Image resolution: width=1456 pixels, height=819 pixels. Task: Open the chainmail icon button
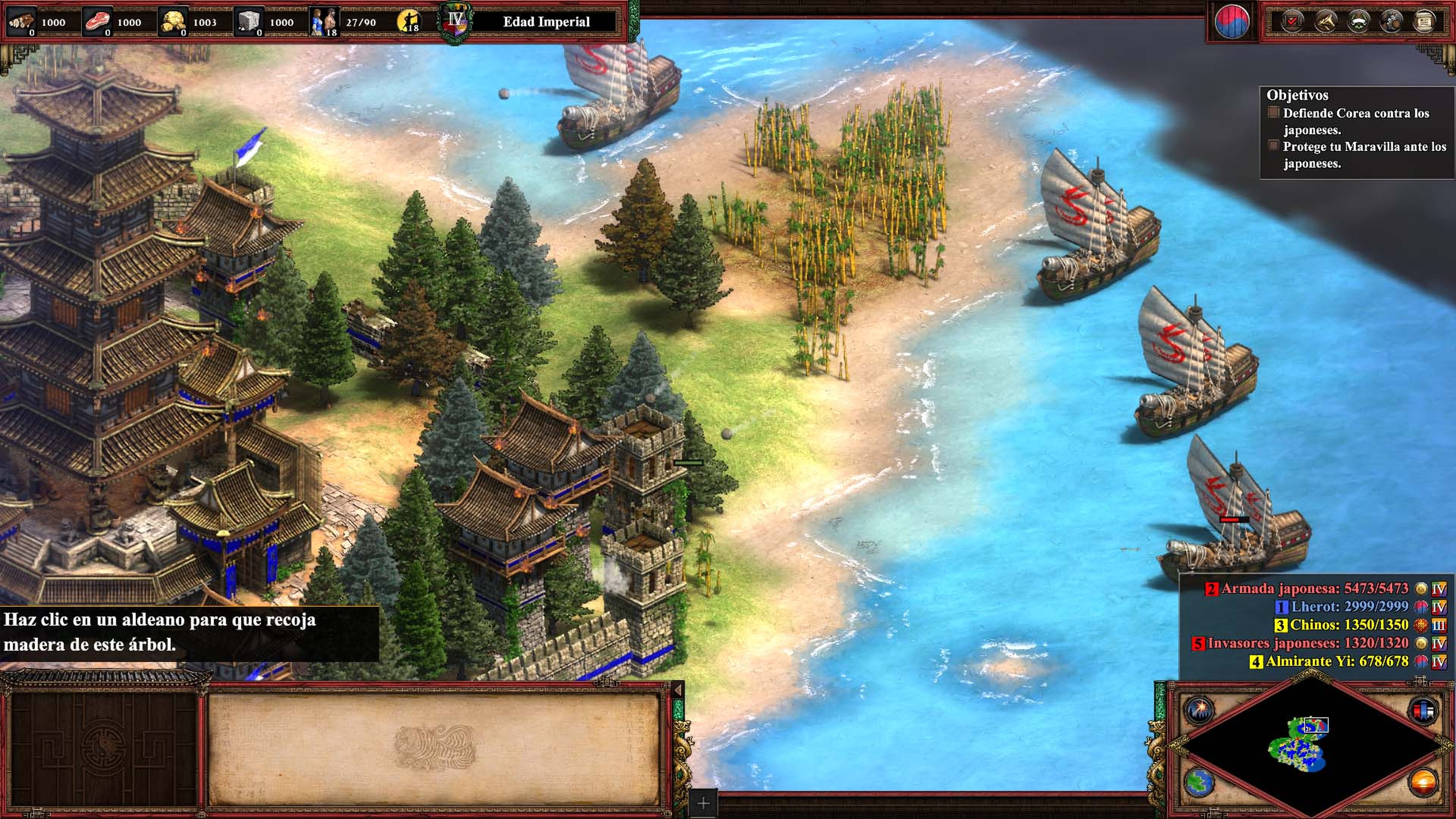click(1391, 22)
